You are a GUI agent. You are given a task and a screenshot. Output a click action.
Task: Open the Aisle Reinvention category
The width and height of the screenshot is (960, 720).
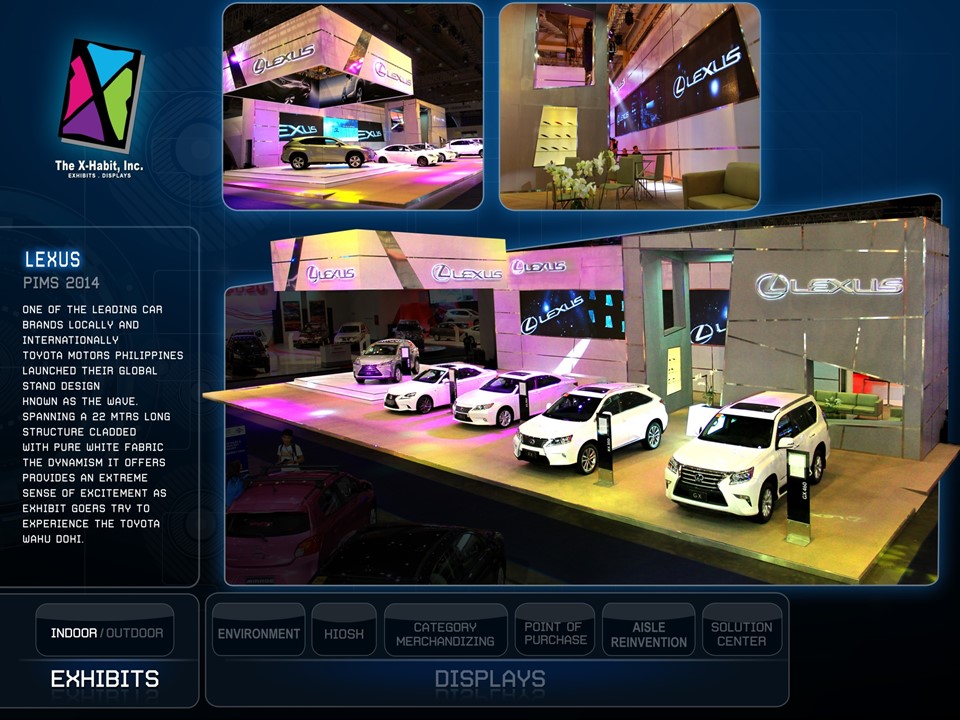649,632
